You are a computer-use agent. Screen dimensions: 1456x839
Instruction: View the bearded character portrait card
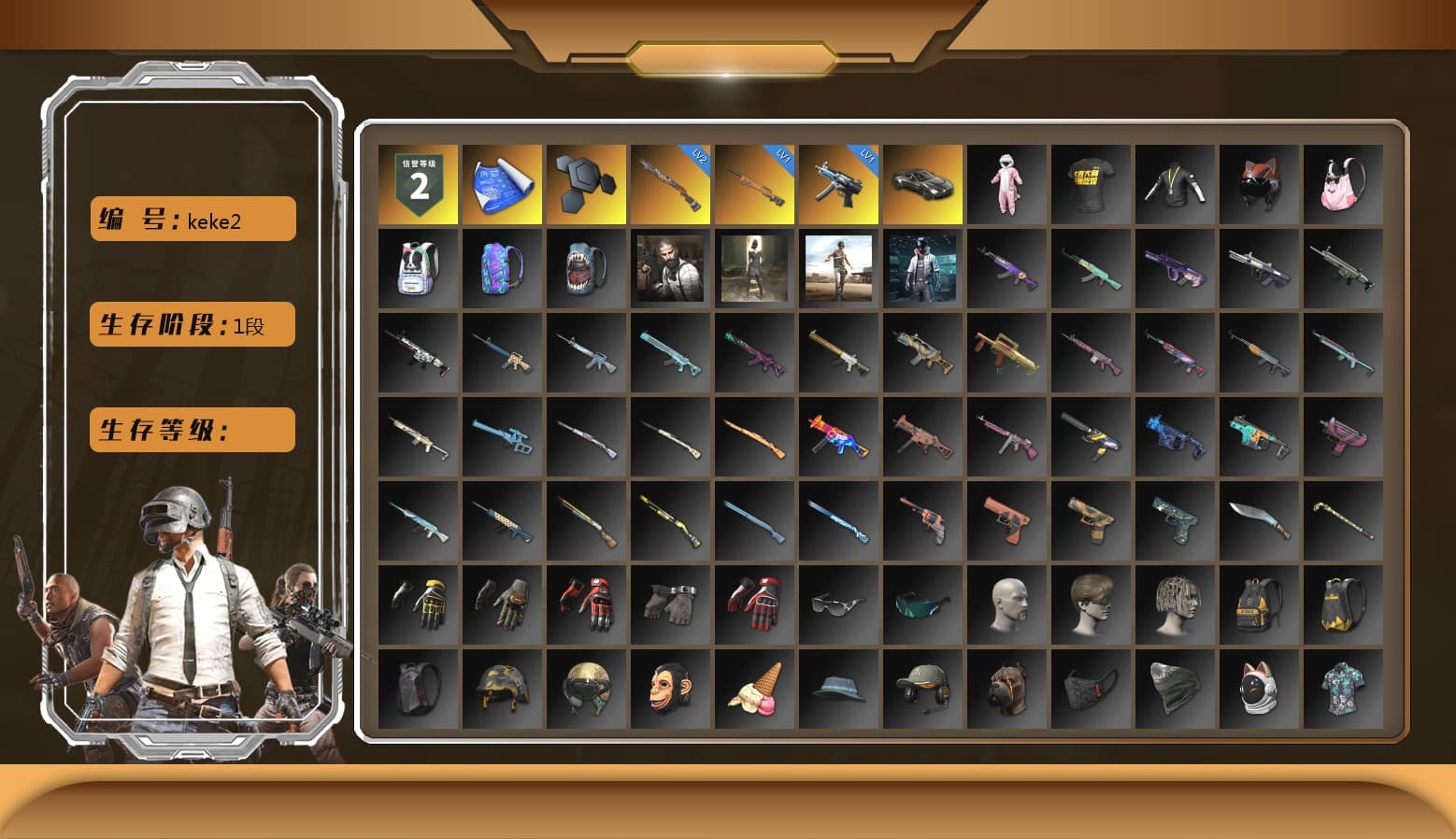pos(670,269)
